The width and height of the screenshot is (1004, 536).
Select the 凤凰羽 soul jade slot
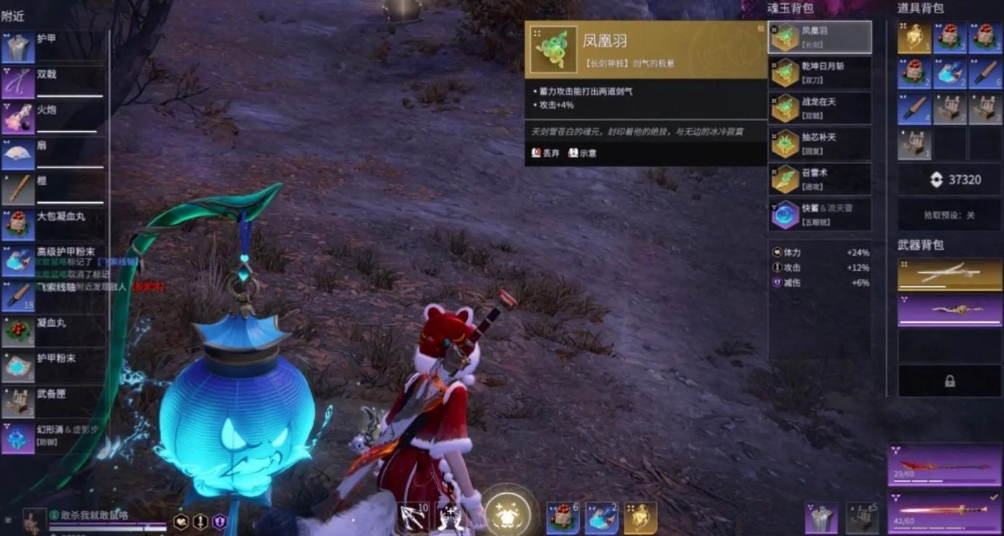pyautogui.click(x=819, y=38)
